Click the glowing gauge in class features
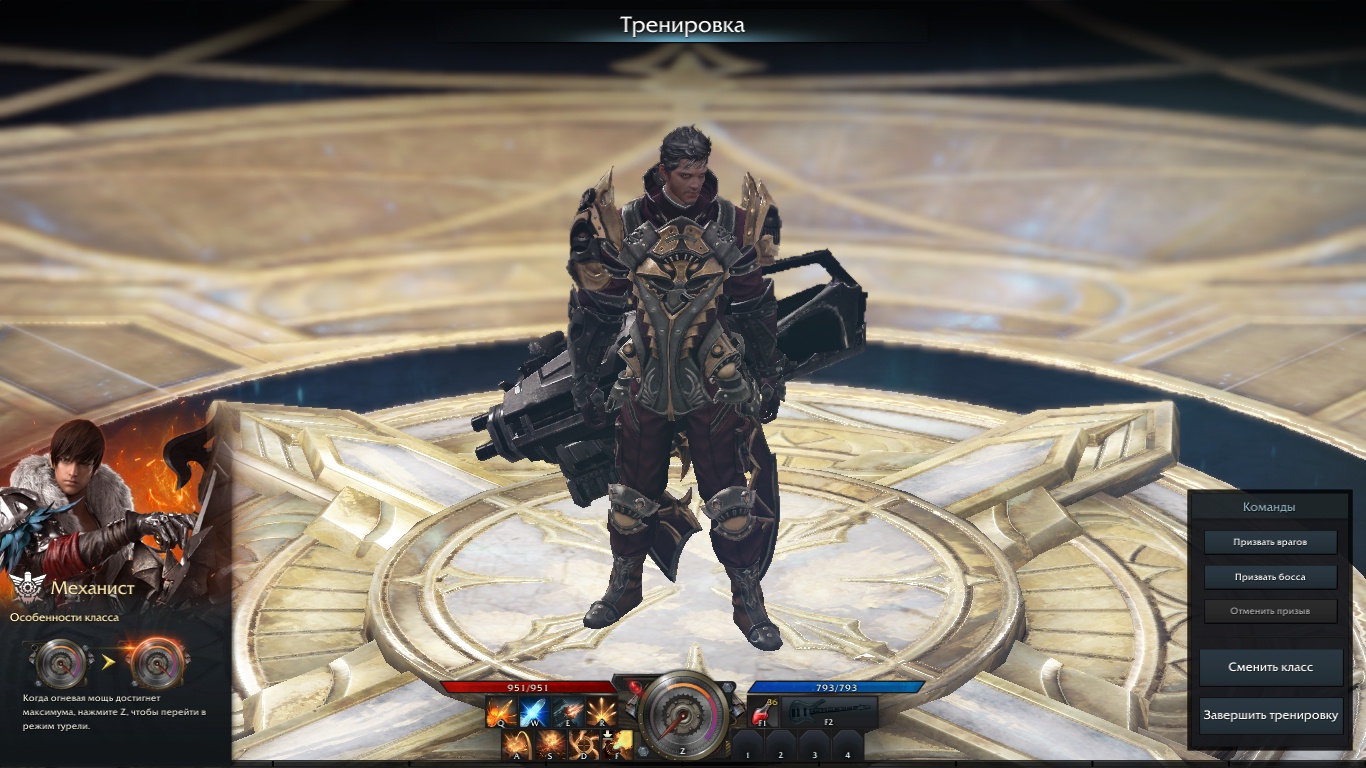1366x768 pixels. coord(157,662)
